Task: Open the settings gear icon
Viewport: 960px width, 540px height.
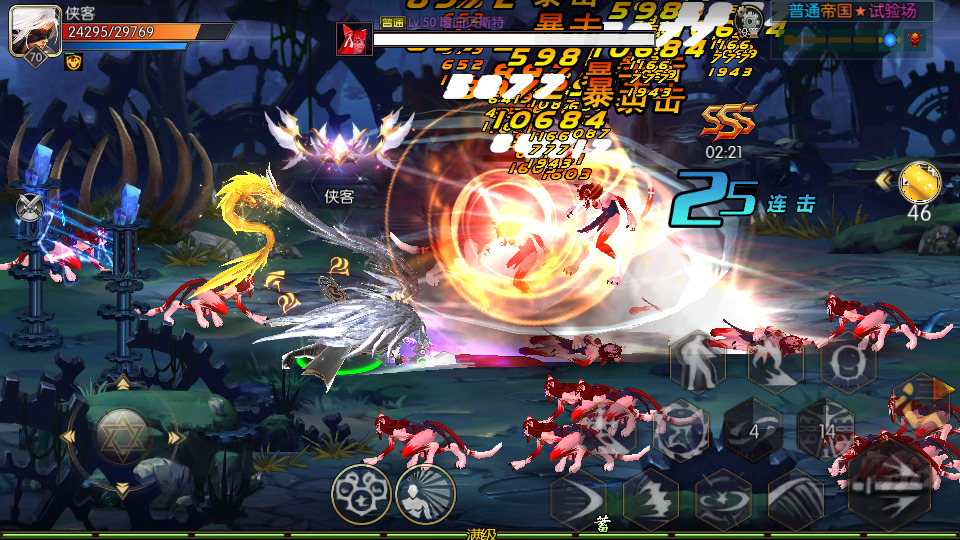Action: (x=747, y=18)
